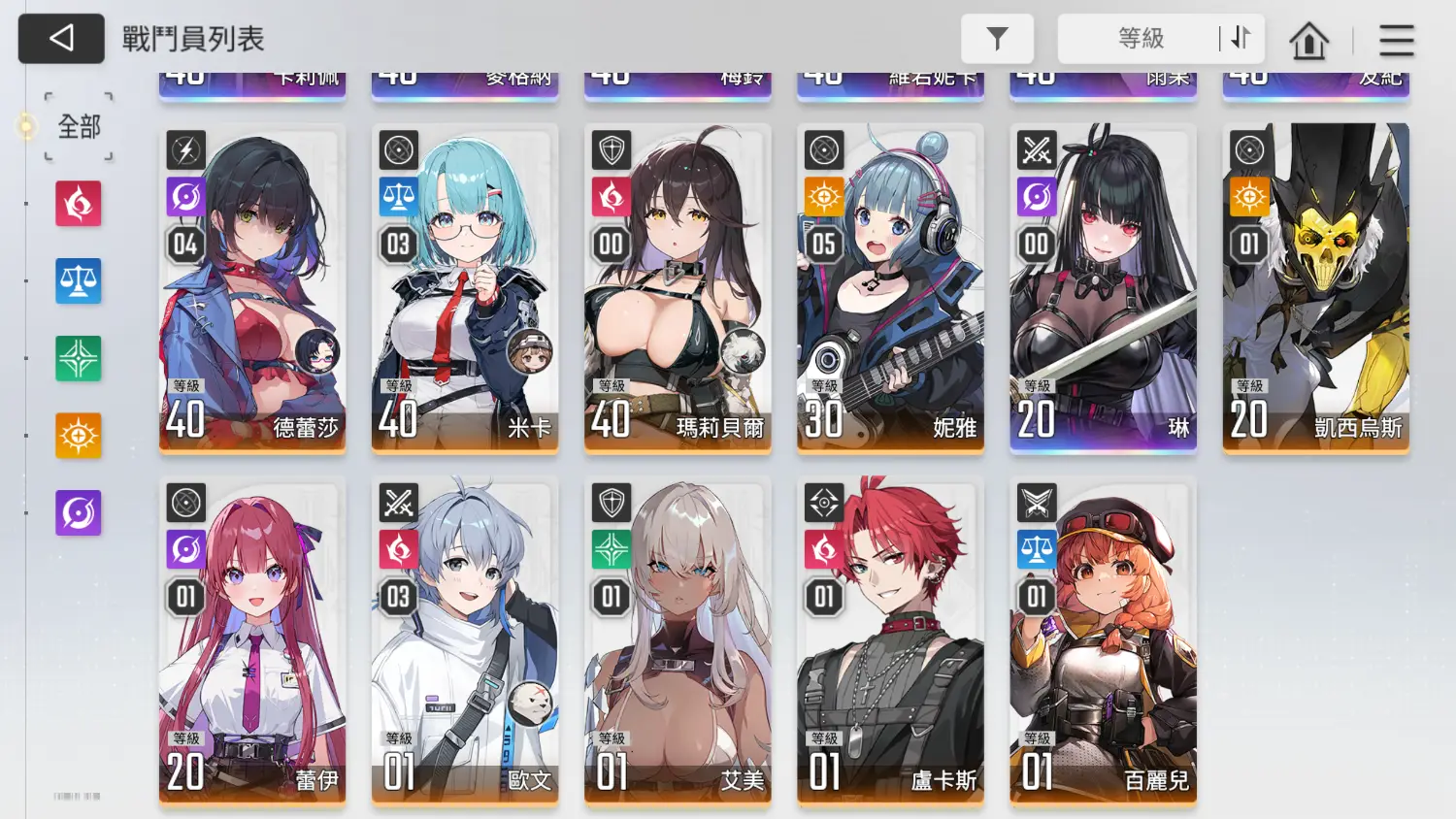
Task: Filter by the orange sun attribute
Action: [x=79, y=436]
